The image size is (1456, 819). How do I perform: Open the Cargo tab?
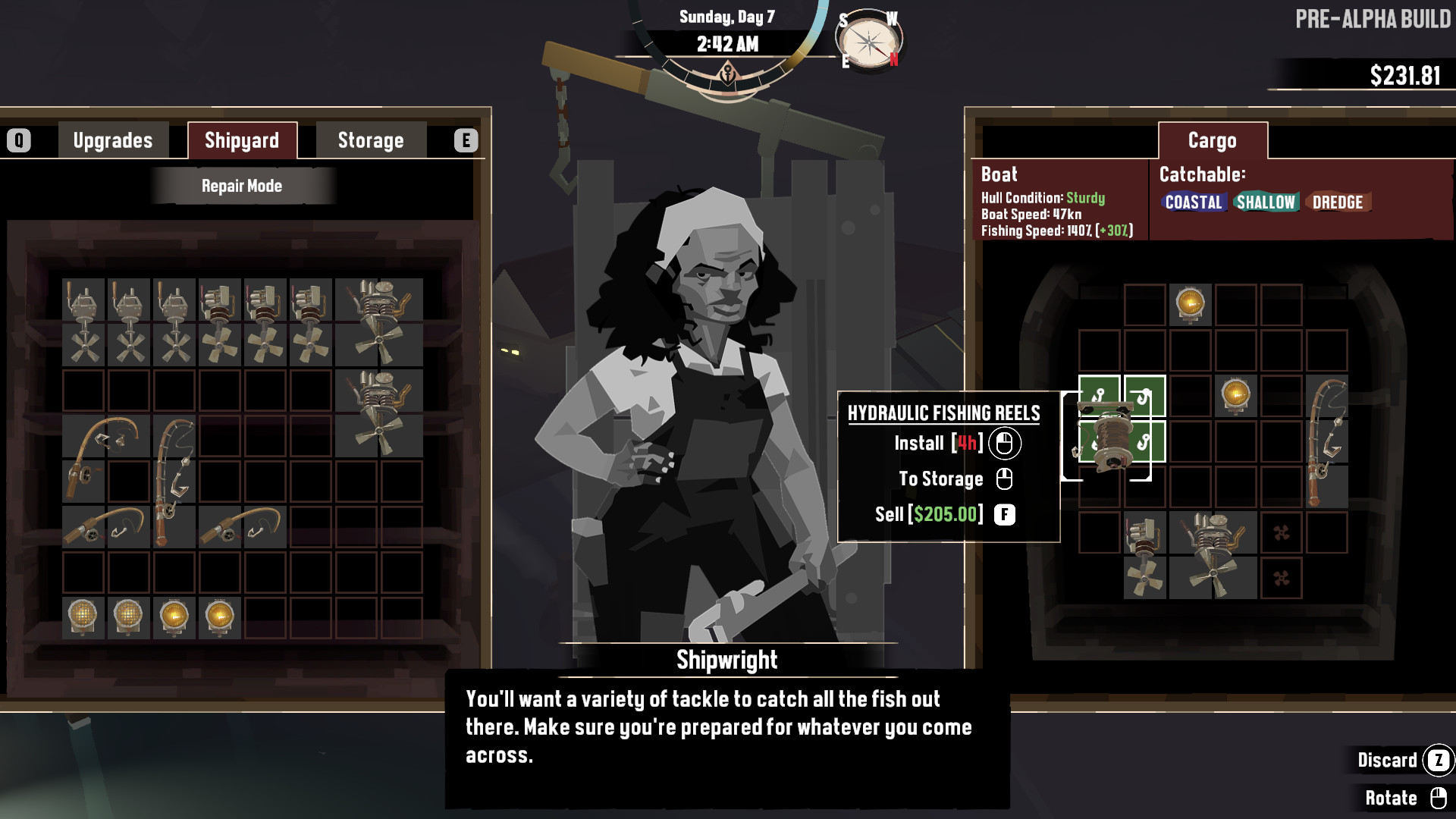[x=1211, y=140]
